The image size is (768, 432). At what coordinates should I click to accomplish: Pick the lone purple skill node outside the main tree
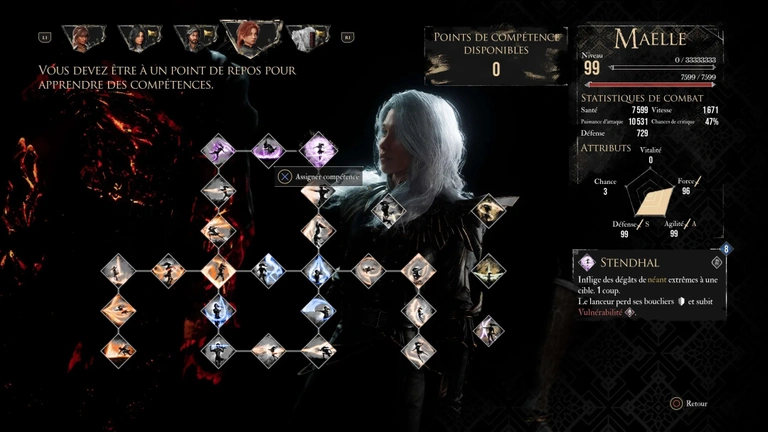pos(488,330)
